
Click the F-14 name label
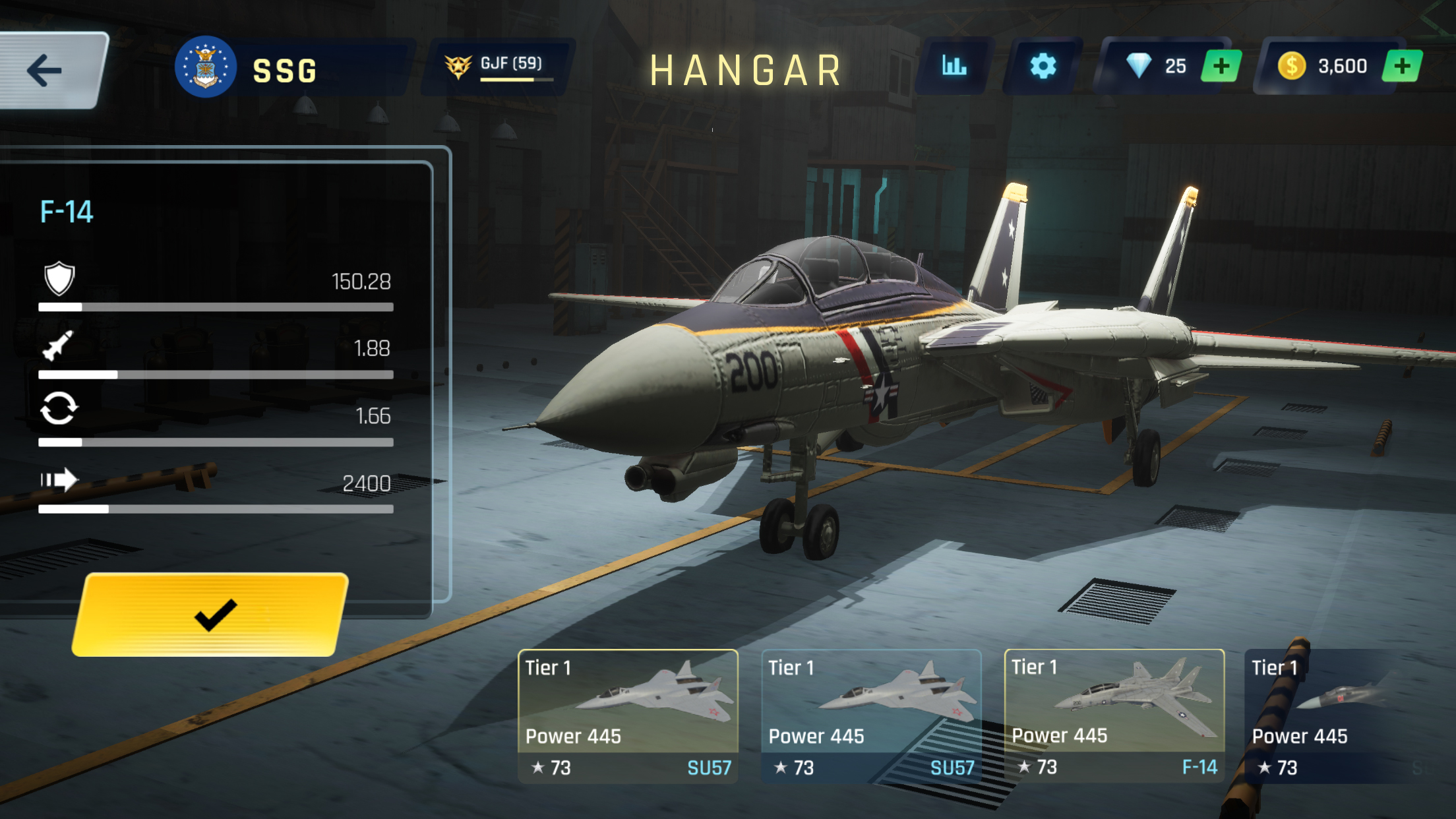point(67,212)
